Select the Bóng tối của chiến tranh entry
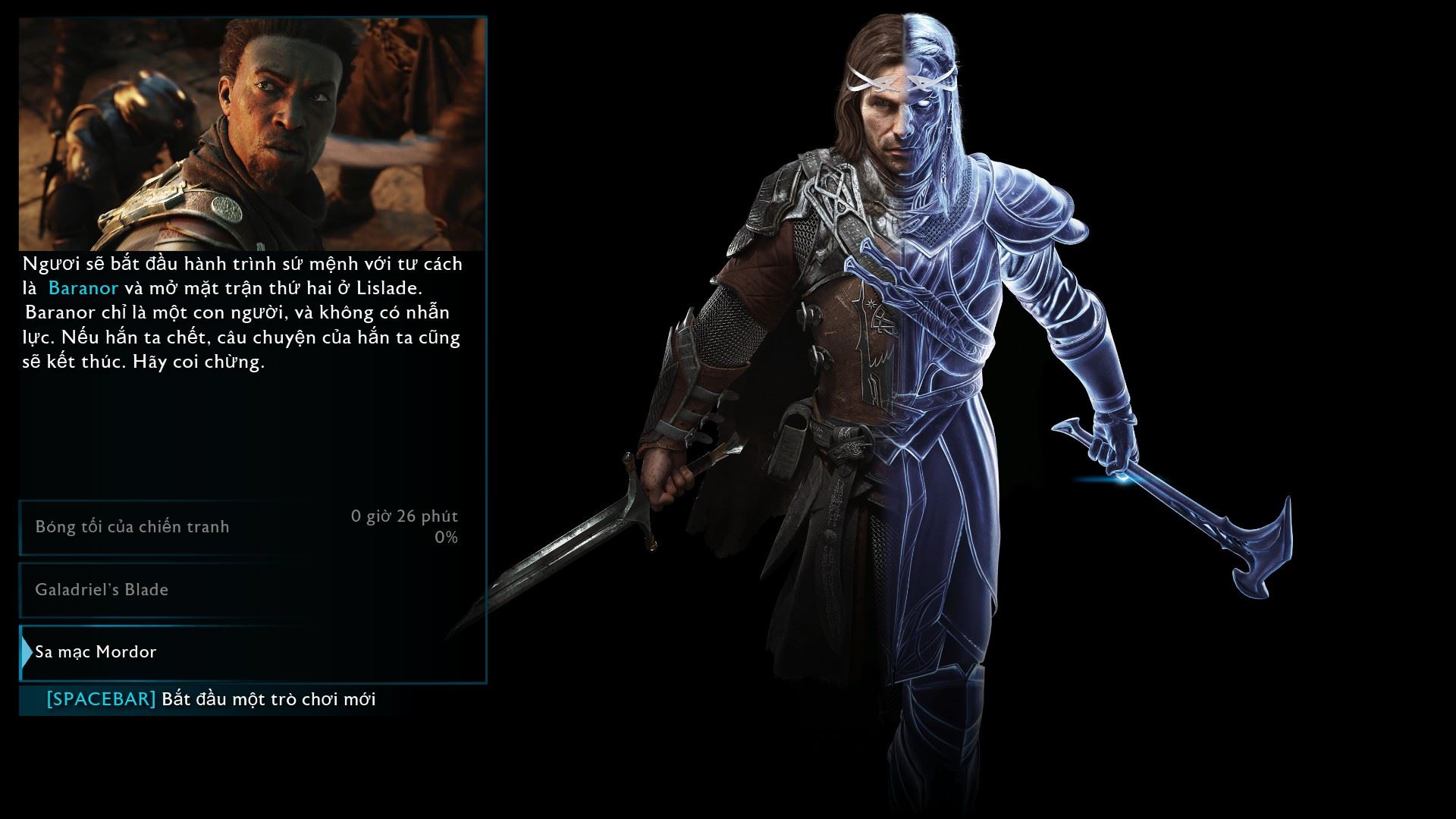Screen dimensions: 1456x819 (x=131, y=526)
